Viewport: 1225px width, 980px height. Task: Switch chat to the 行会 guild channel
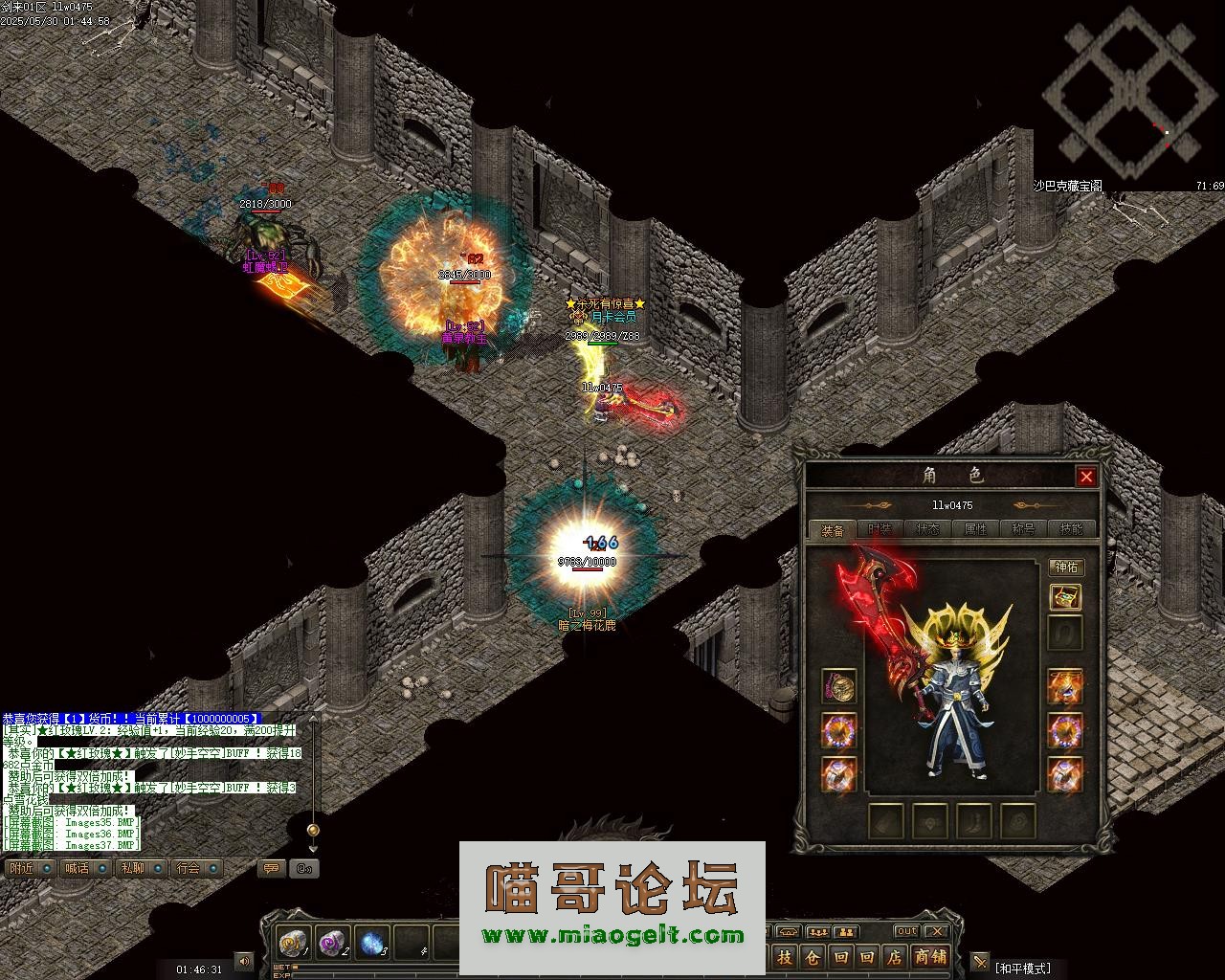(x=189, y=868)
